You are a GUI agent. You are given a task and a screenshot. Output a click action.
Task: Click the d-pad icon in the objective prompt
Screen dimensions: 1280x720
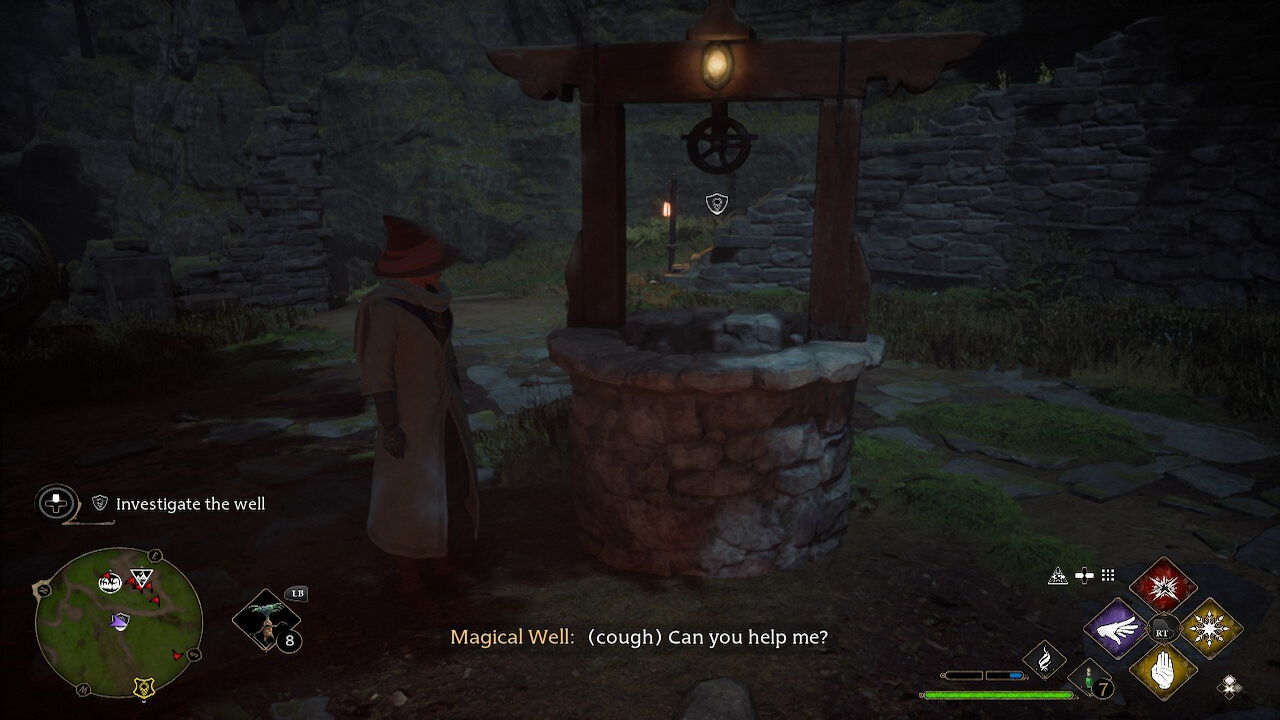[x=56, y=503]
